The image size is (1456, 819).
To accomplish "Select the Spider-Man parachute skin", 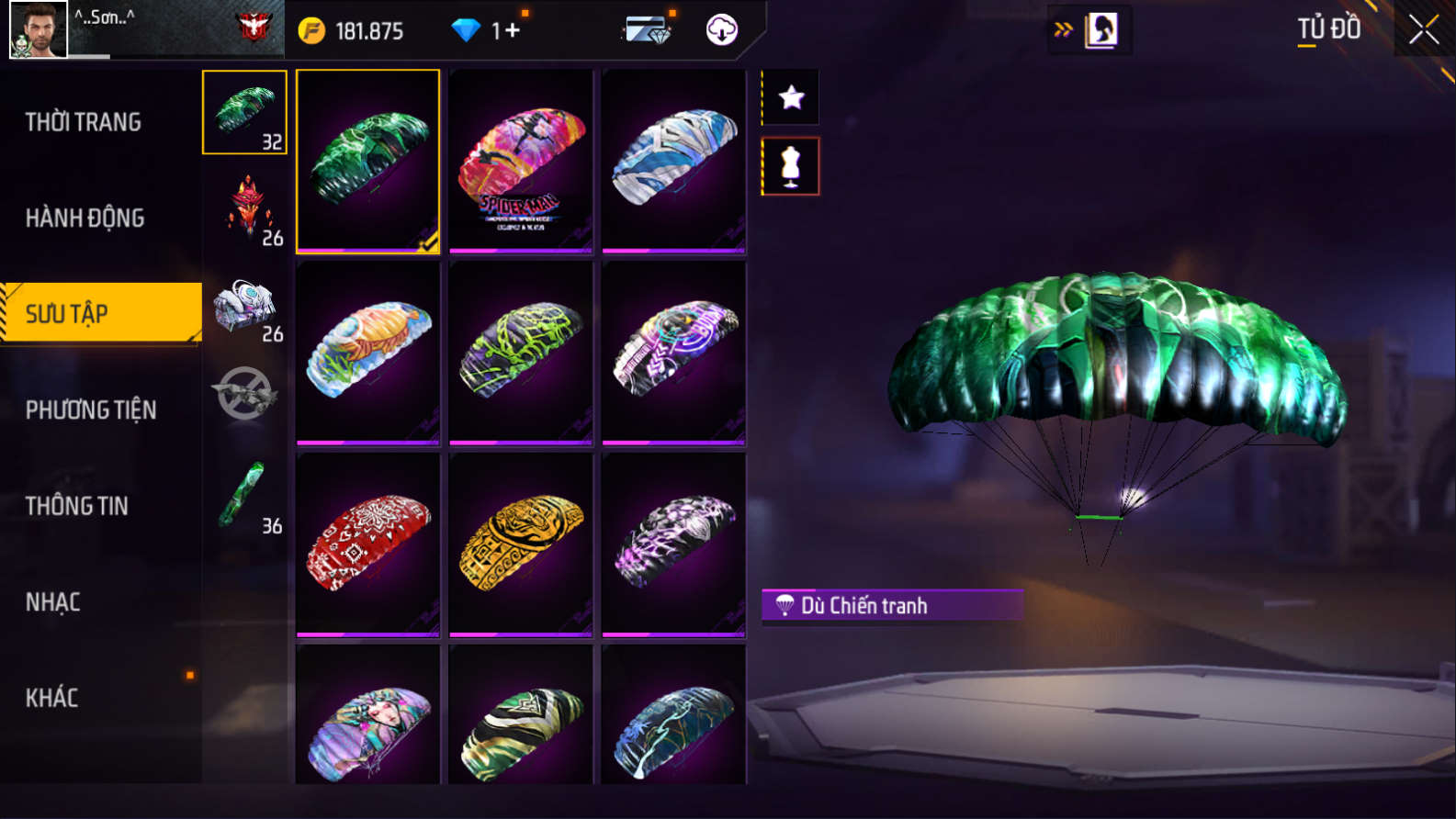I will pos(521,161).
